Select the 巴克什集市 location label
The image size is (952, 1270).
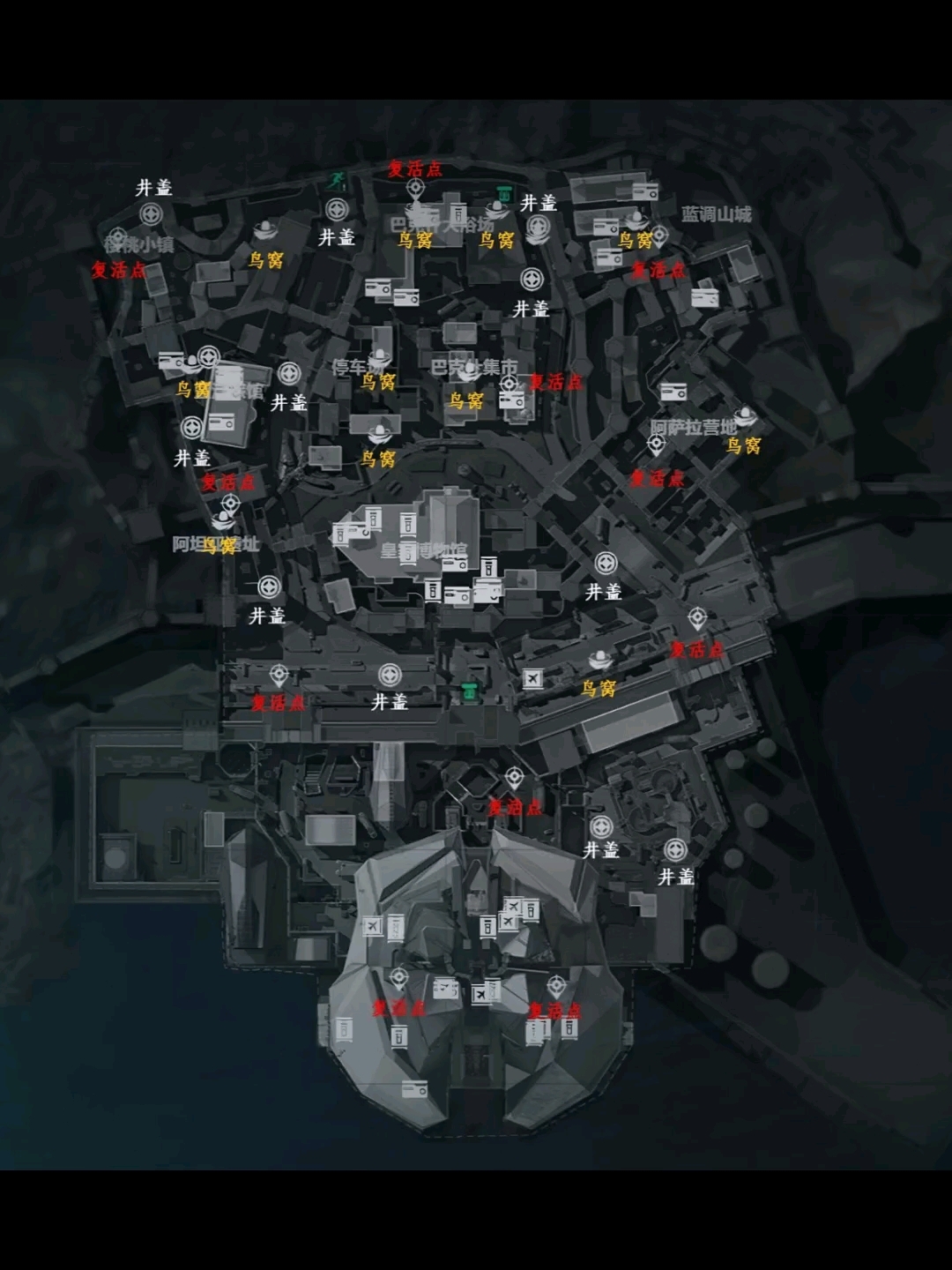473,366
